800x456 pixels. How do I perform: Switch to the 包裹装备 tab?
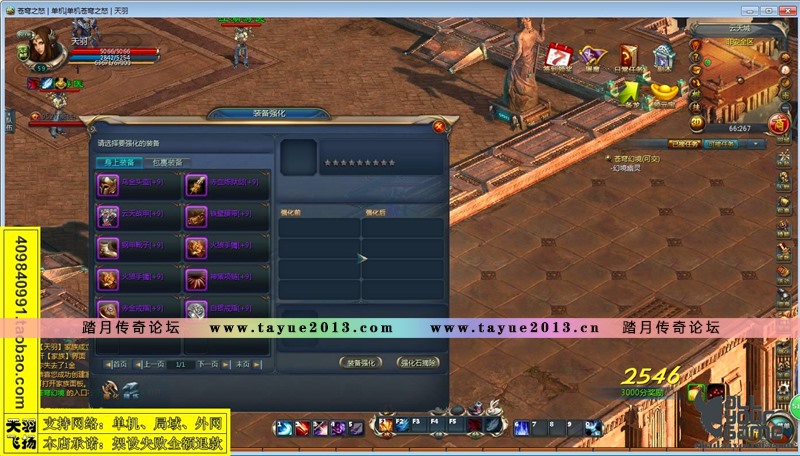click(165, 162)
